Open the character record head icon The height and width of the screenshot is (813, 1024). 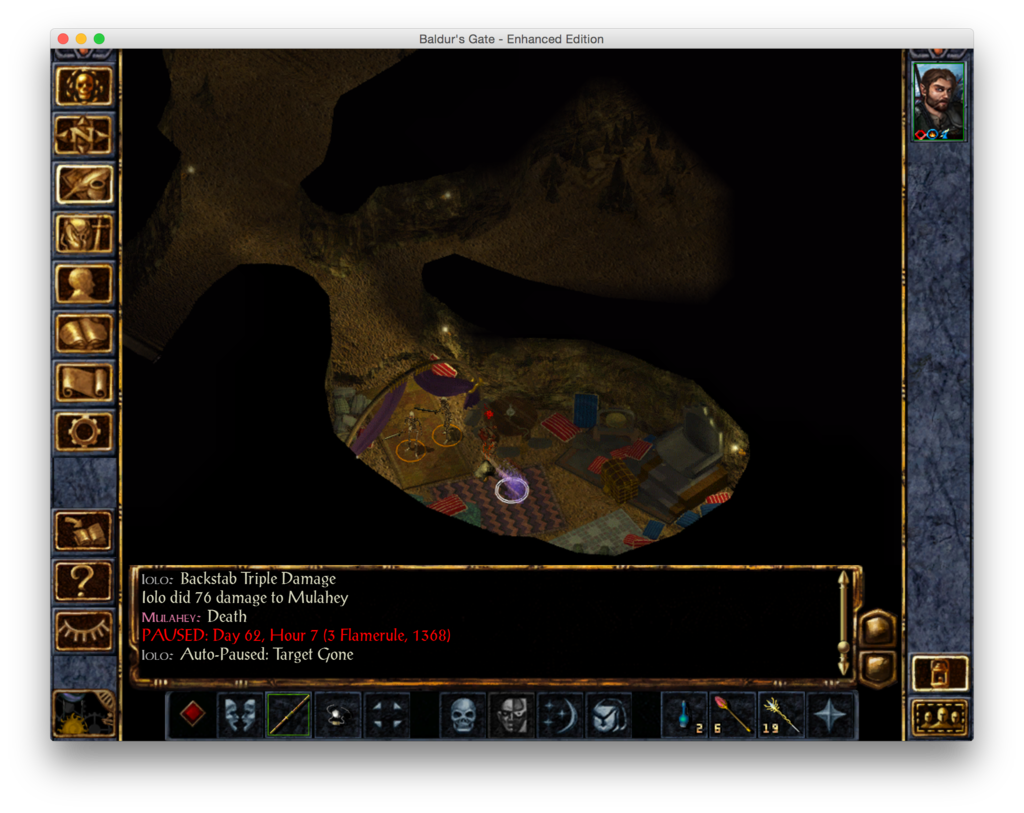pos(84,283)
